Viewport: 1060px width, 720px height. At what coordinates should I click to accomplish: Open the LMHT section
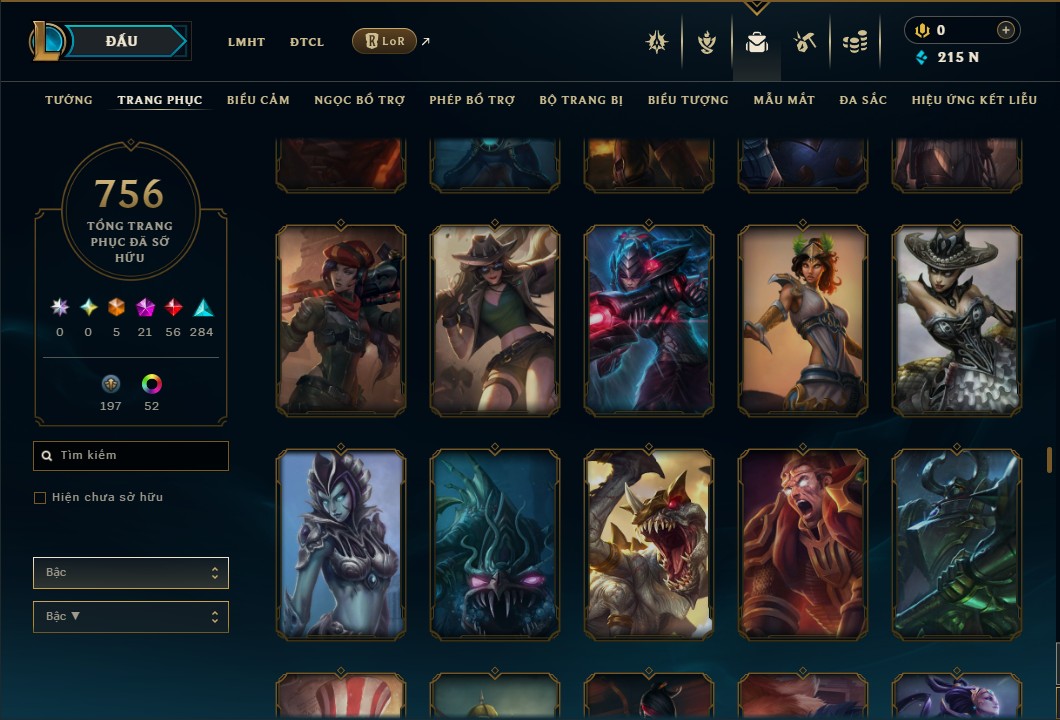[246, 42]
